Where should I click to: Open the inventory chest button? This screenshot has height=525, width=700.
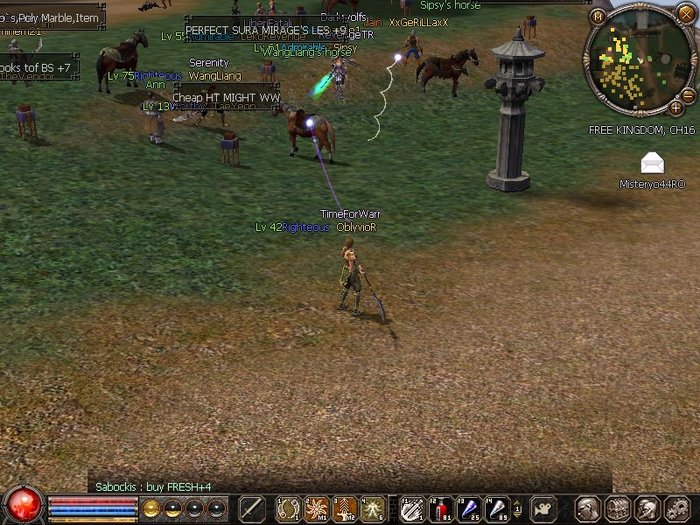click(x=616, y=509)
